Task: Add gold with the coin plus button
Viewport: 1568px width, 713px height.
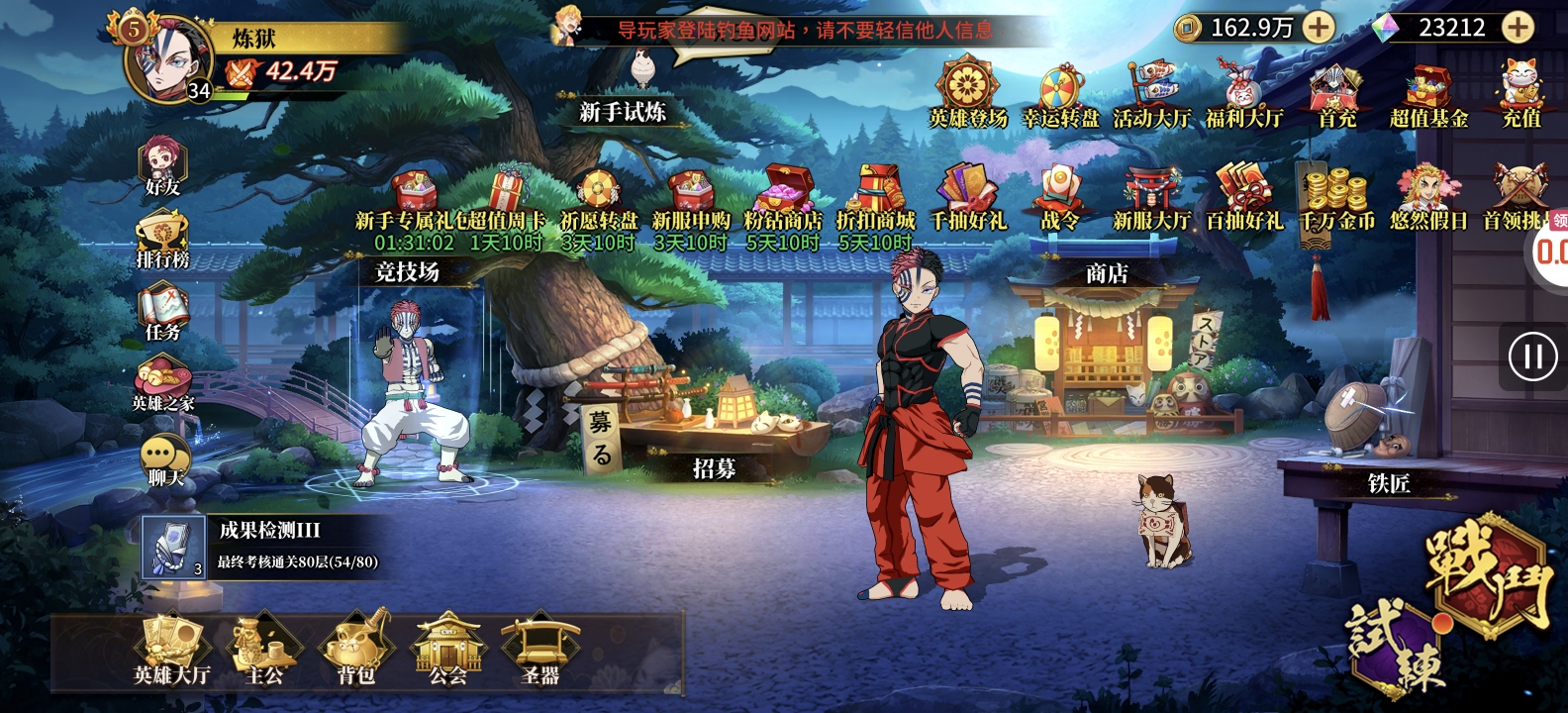Action: 1318,28
